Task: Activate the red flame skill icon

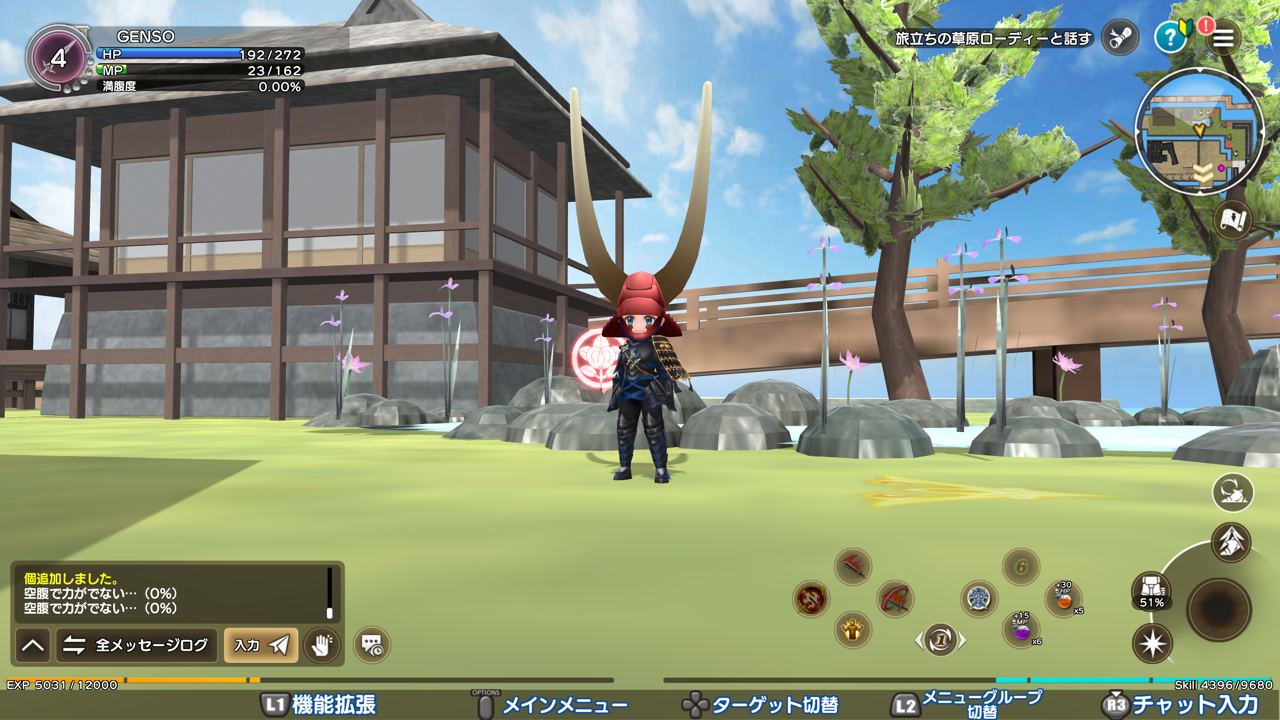Action: 811,599
